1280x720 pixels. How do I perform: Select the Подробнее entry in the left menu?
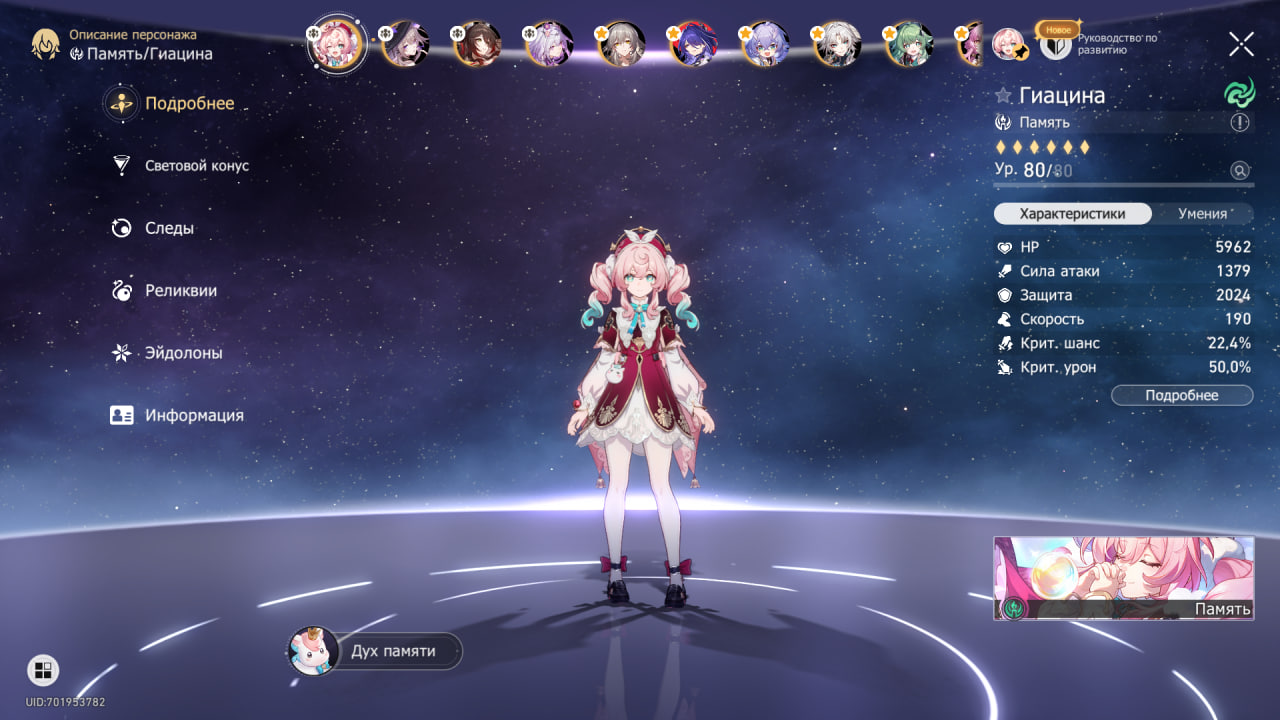pos(189,103)
